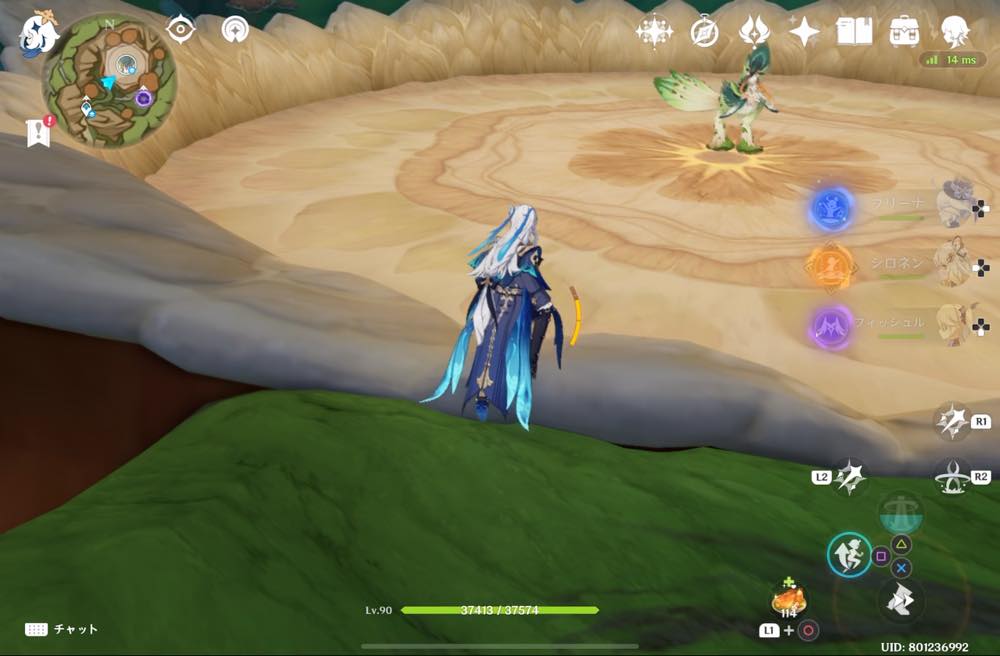Open the backpack inventory

(x=904, y=32)
